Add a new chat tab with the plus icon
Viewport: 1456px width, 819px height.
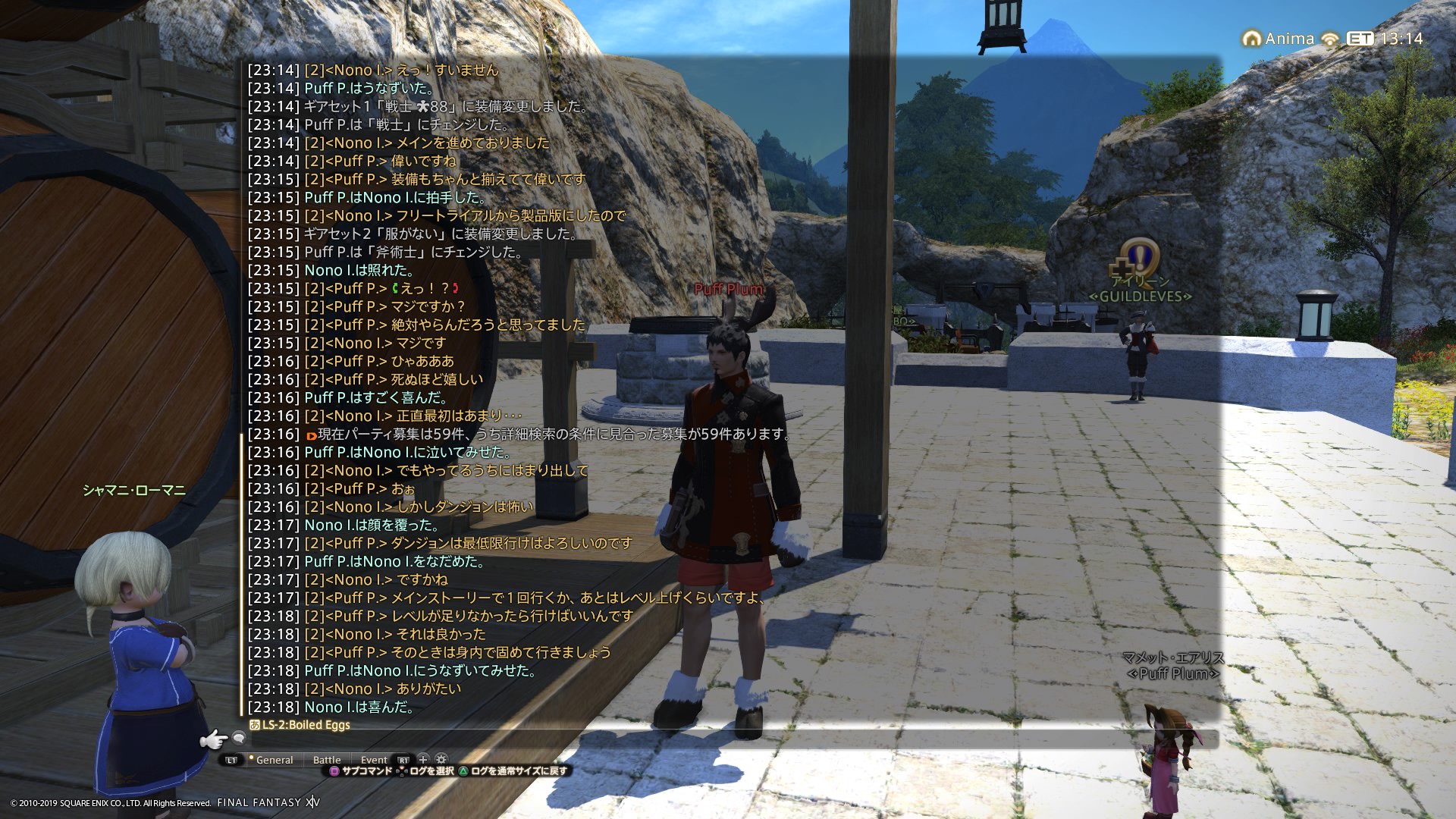422,760
